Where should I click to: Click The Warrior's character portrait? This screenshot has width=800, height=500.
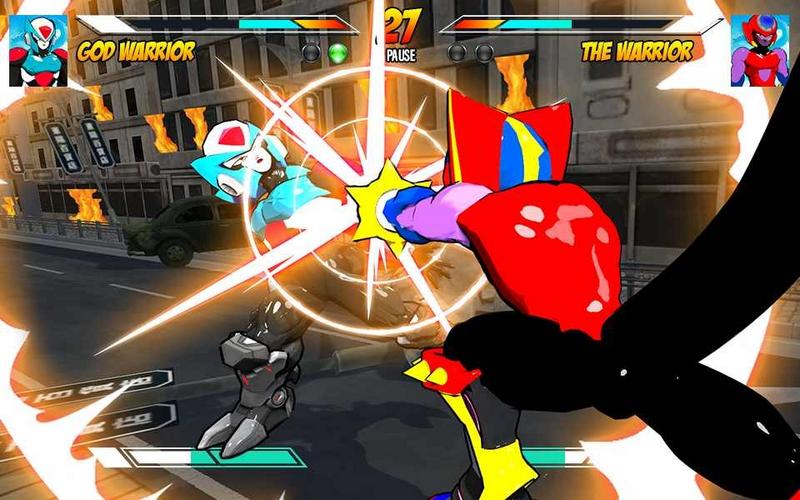(x=759, y=50)
